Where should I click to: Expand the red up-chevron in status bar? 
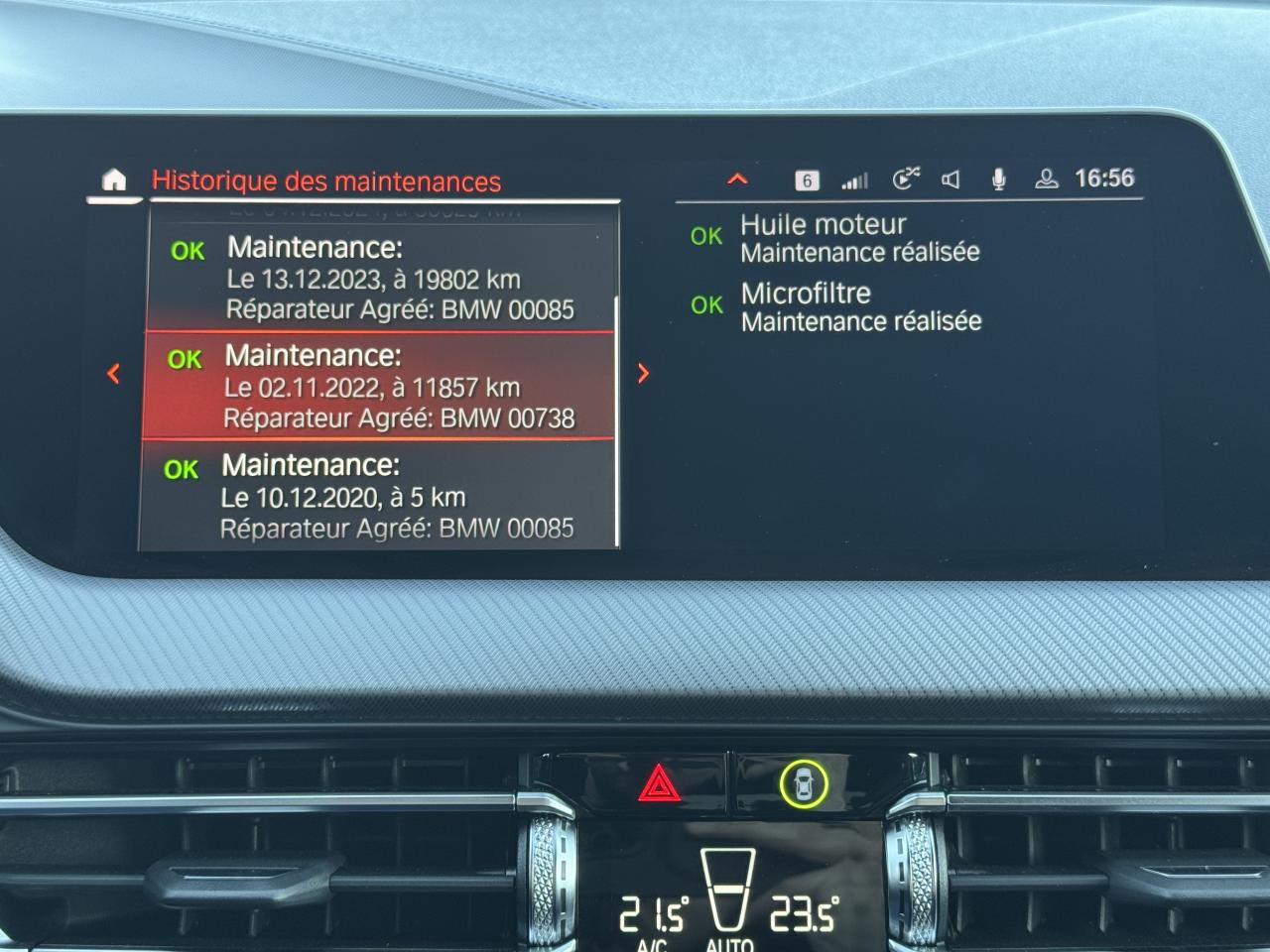click(x=737, y=179)
